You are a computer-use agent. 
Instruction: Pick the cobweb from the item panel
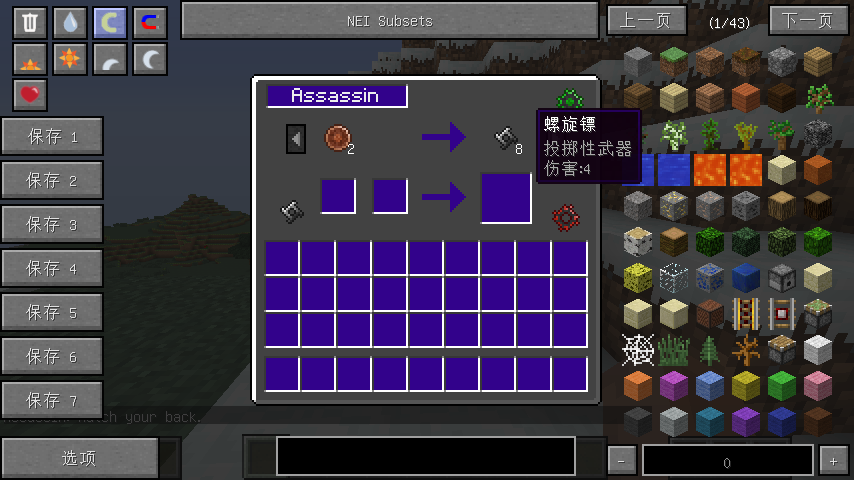[638, 350]
